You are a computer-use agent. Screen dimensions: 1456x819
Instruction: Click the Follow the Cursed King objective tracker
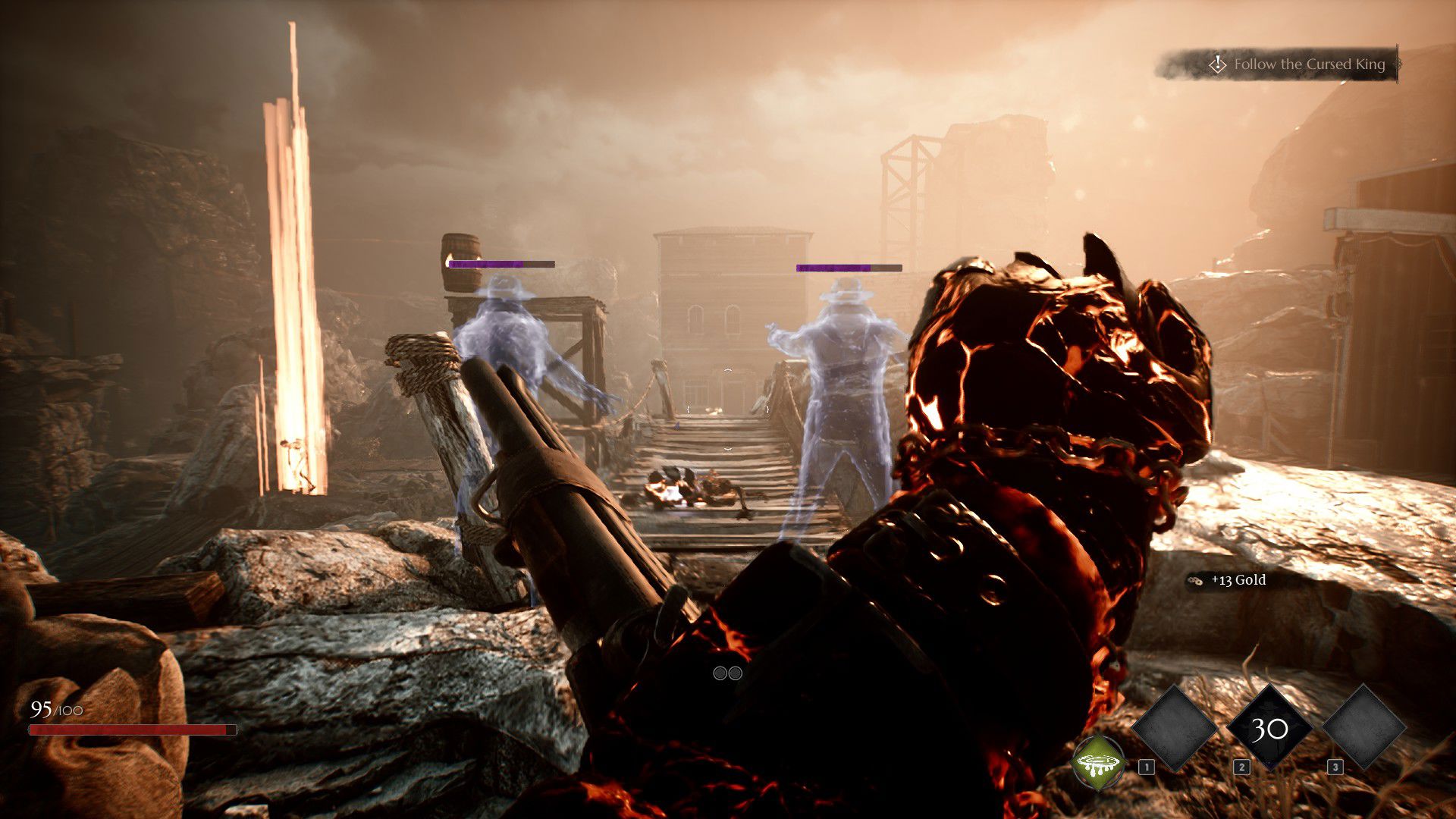(1298, 65)
